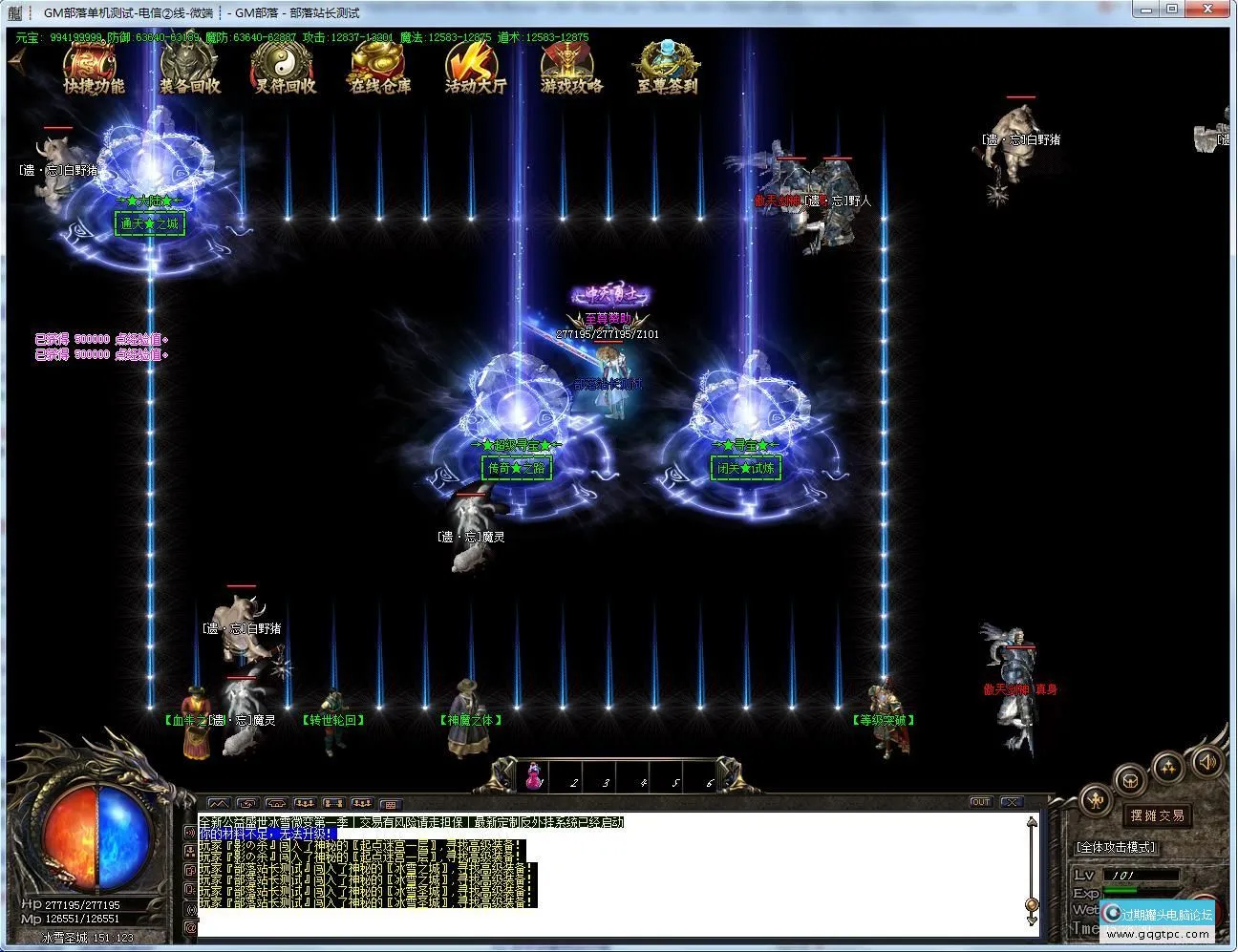Minimize the game window

pyautogui.click(x=1147, y=10)
